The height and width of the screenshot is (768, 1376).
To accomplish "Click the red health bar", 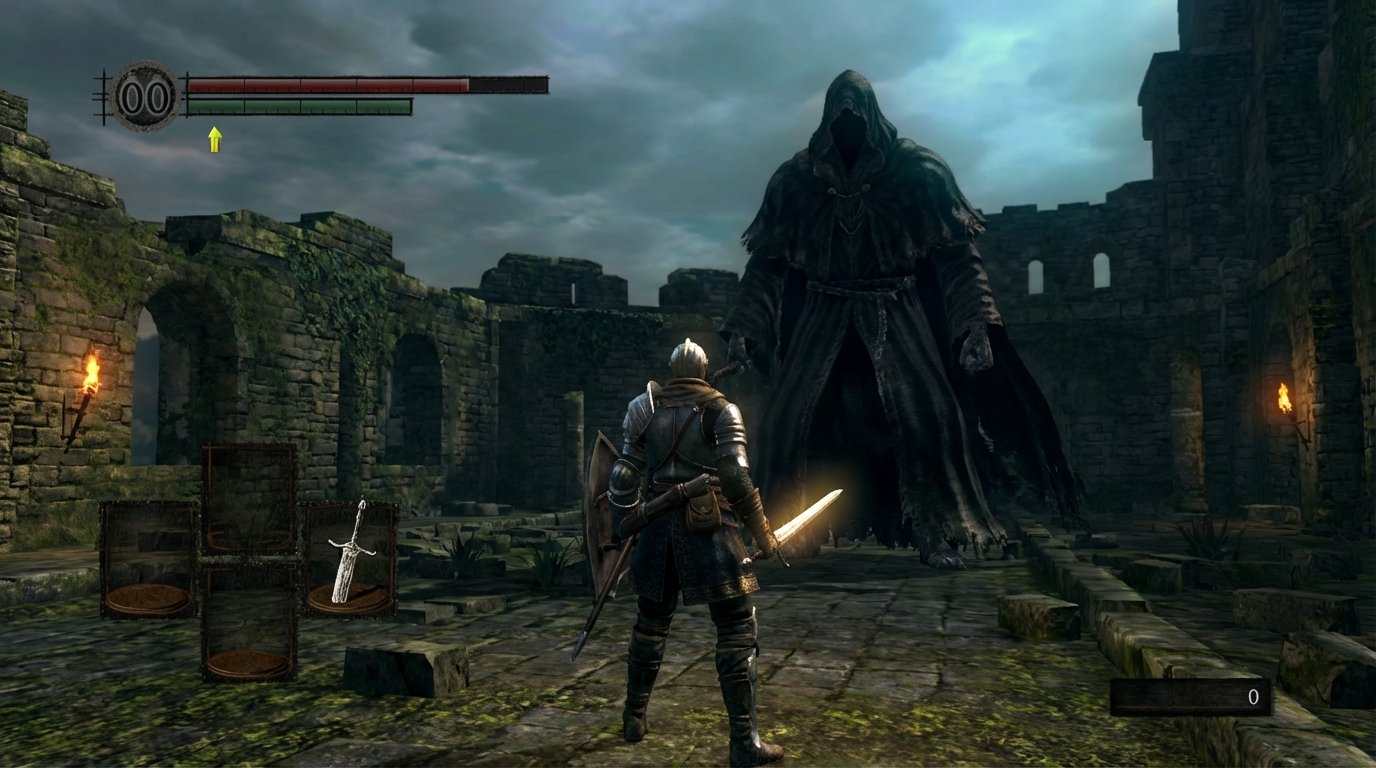I will click(x=330, y=84).
